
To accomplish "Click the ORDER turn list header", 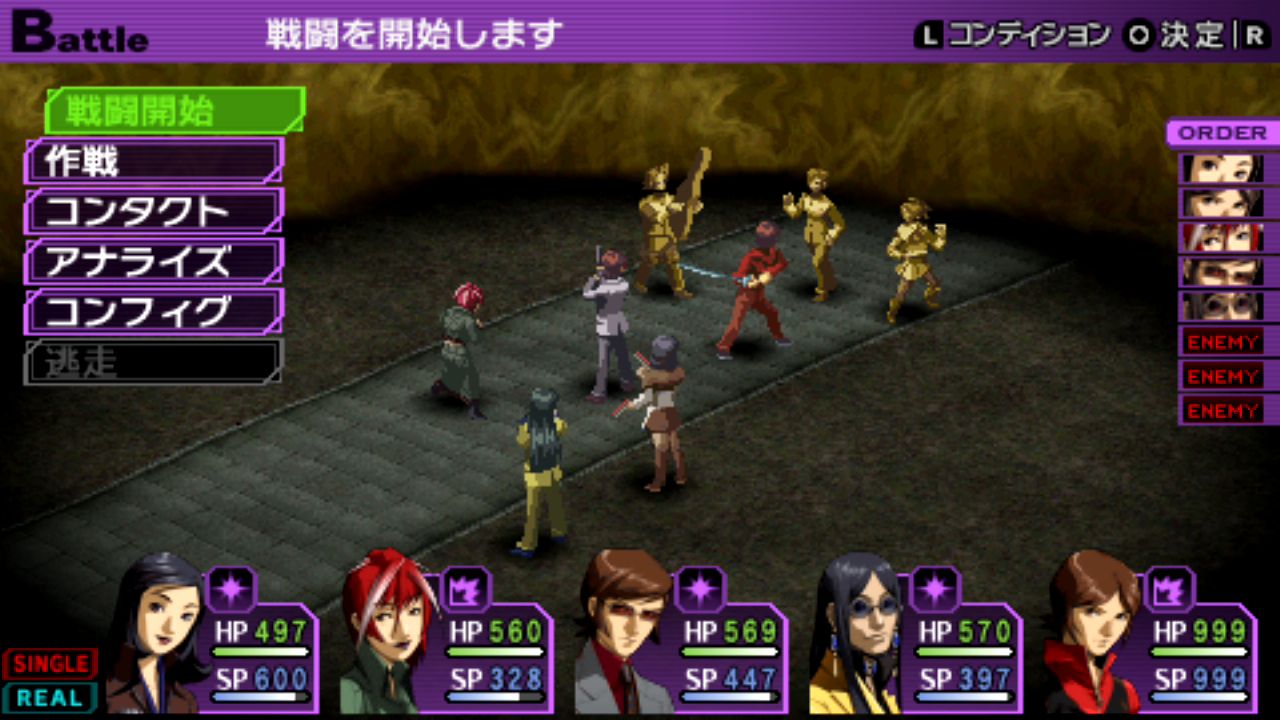I will point(1221,133).
